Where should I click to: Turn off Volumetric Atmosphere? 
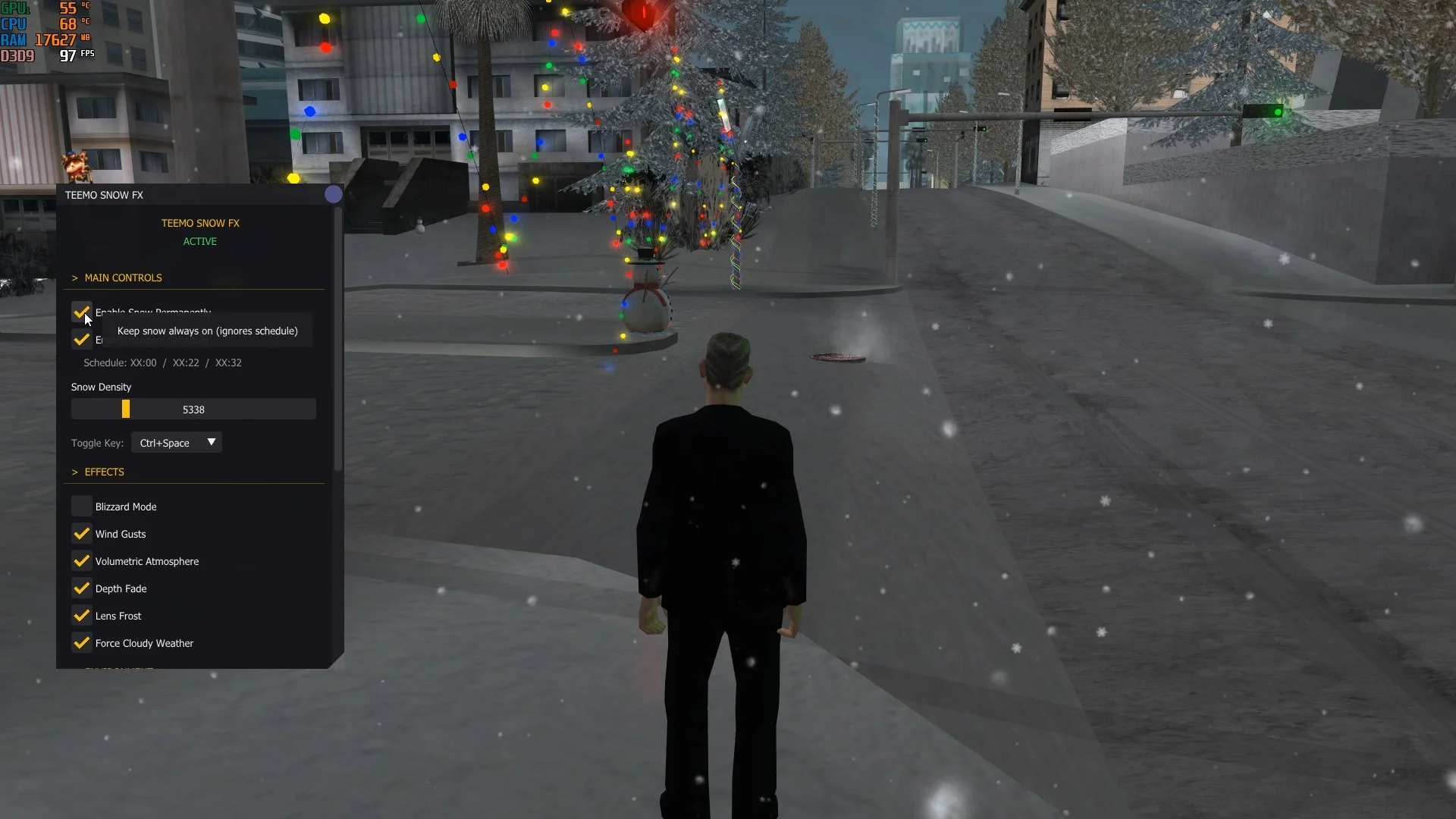(81, 561)
